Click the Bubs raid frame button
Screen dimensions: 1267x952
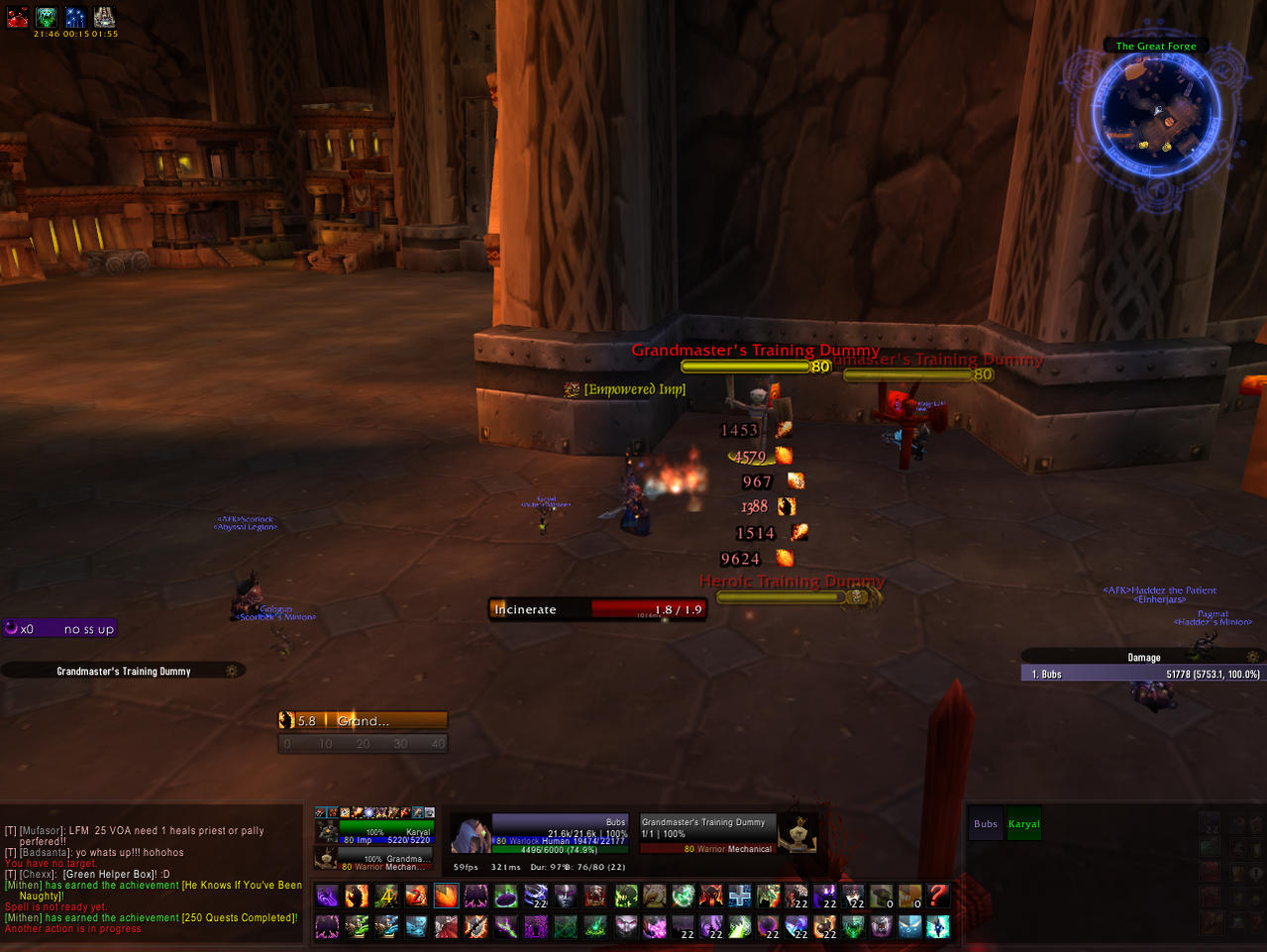point(986,824)
